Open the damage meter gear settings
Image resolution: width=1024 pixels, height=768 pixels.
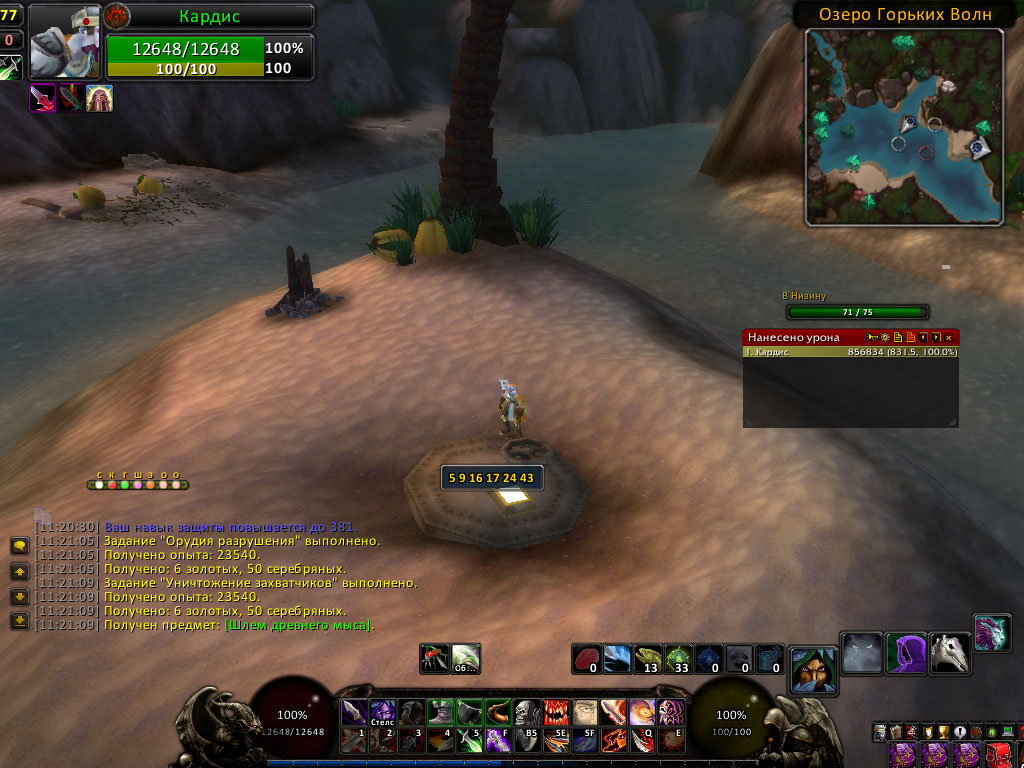885,338
